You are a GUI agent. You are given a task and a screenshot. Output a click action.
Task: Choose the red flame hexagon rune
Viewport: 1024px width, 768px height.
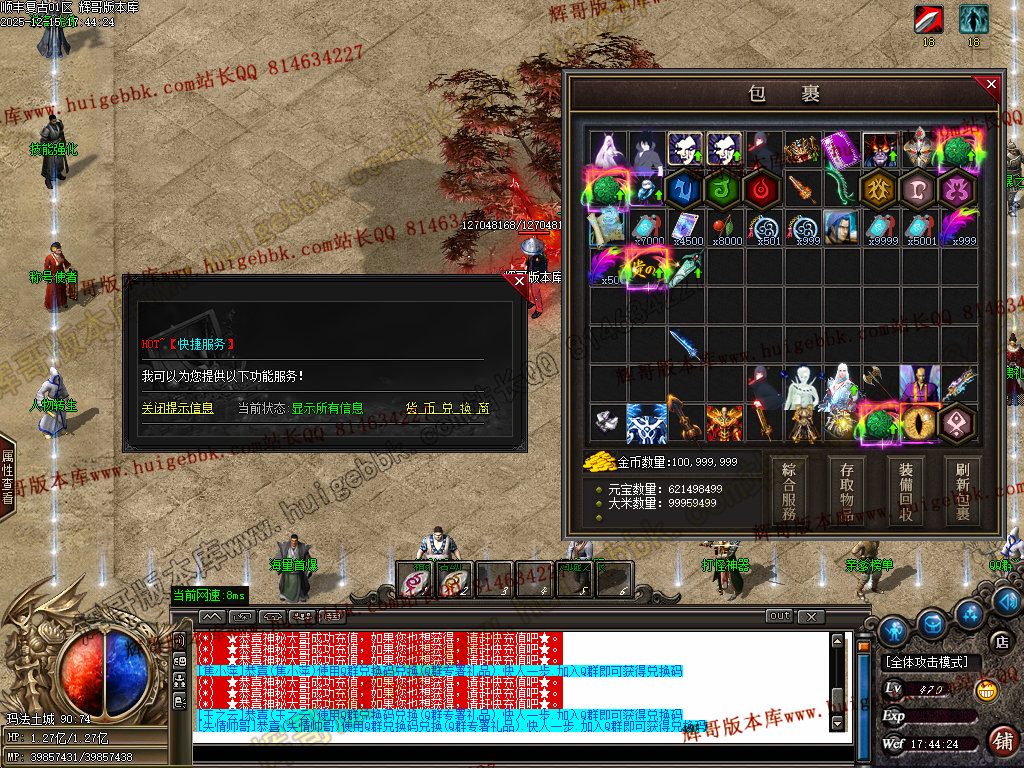tap(763, 189)
